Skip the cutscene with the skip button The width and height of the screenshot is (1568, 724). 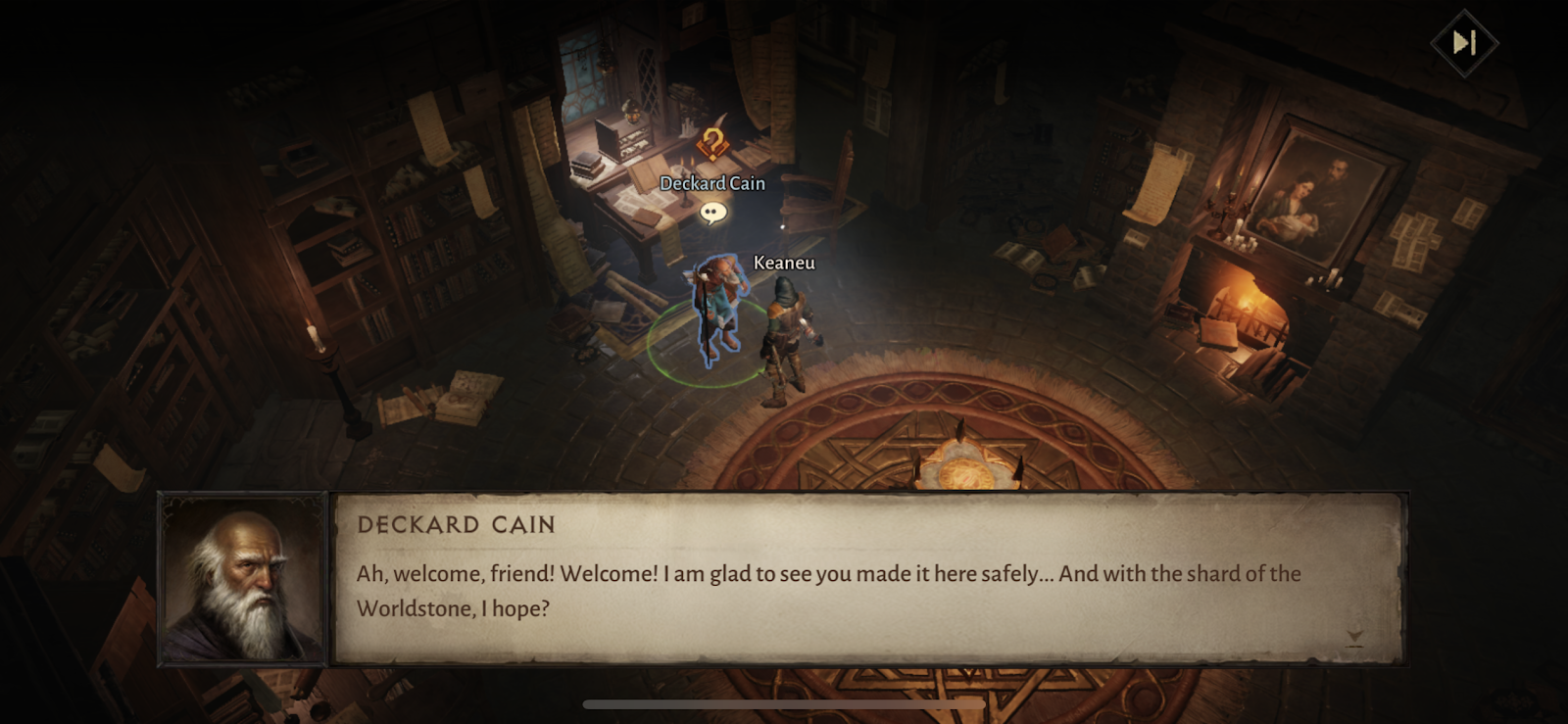pos(1463,43)
